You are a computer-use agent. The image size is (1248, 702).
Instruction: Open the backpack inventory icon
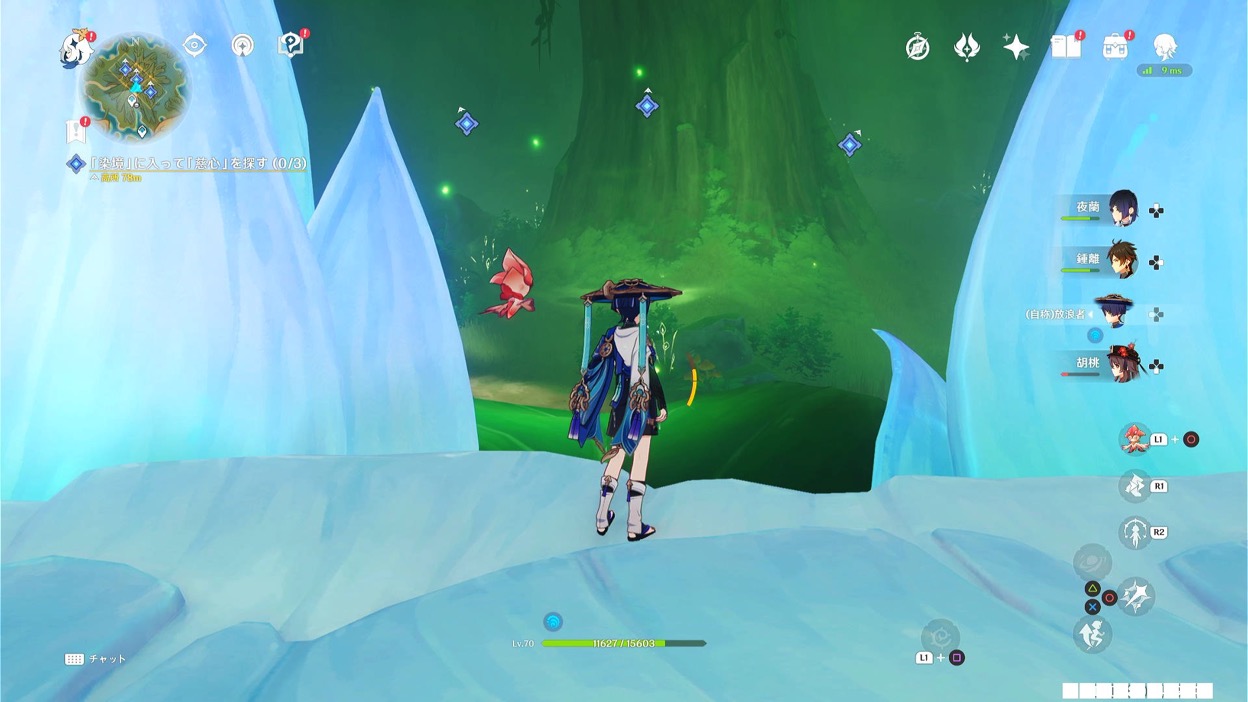tap(1115, 47)
